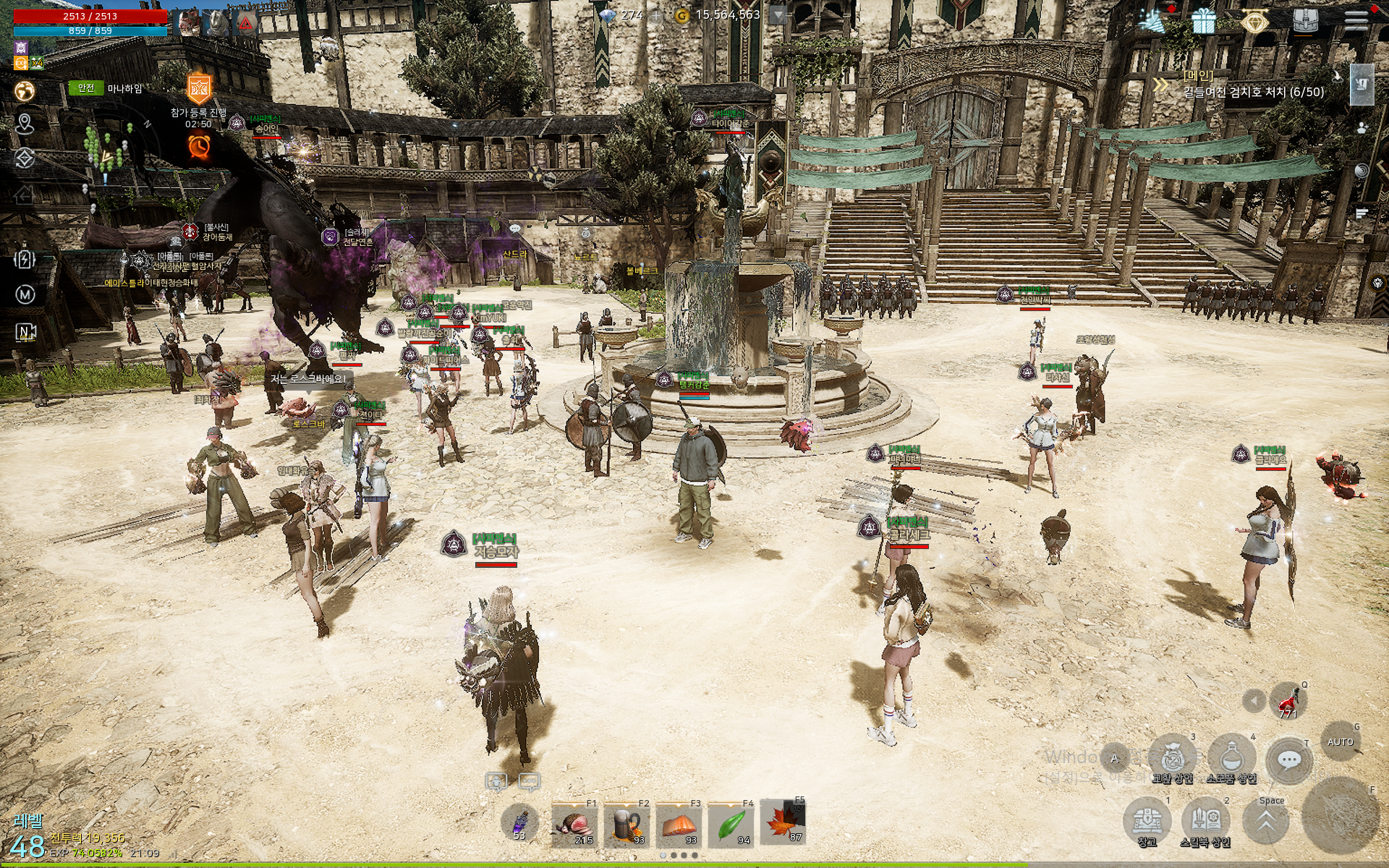Screen dimensions: 1389x868
Task: Use the salmon fillet hotbar item
Action: point(679,825)
